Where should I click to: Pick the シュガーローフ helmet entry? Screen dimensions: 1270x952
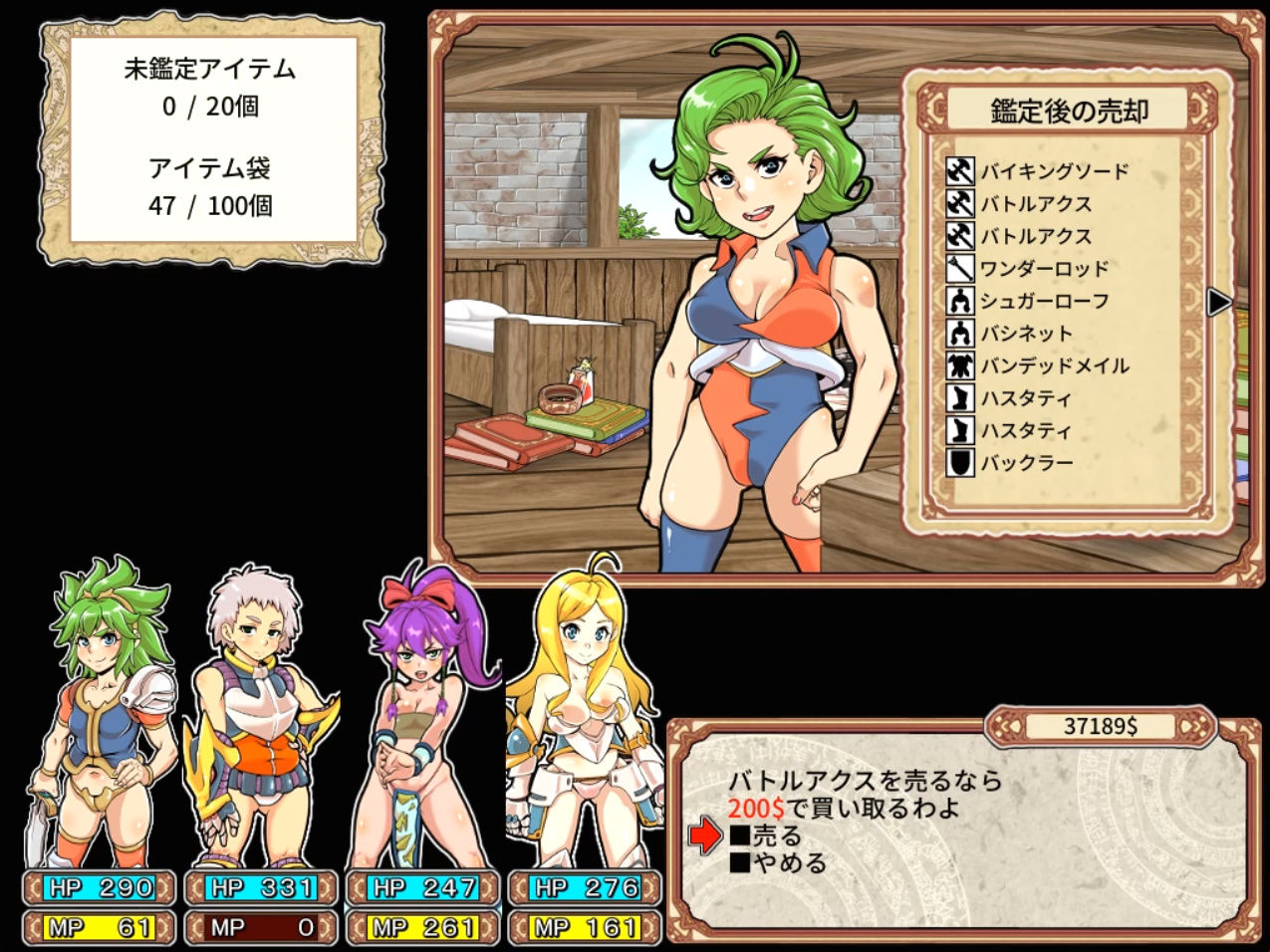(x=1043, y=301)
